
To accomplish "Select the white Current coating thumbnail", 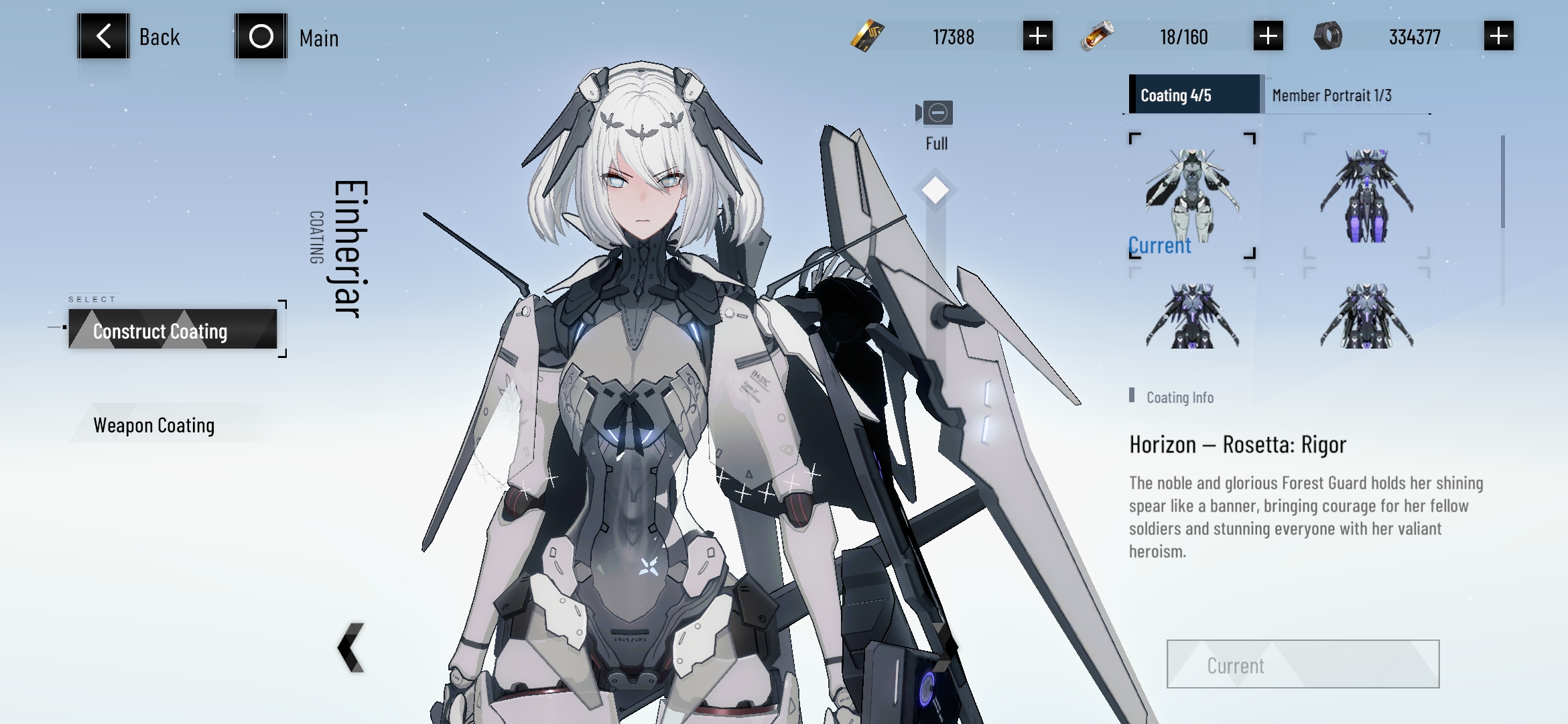I will pos(1192,196).
